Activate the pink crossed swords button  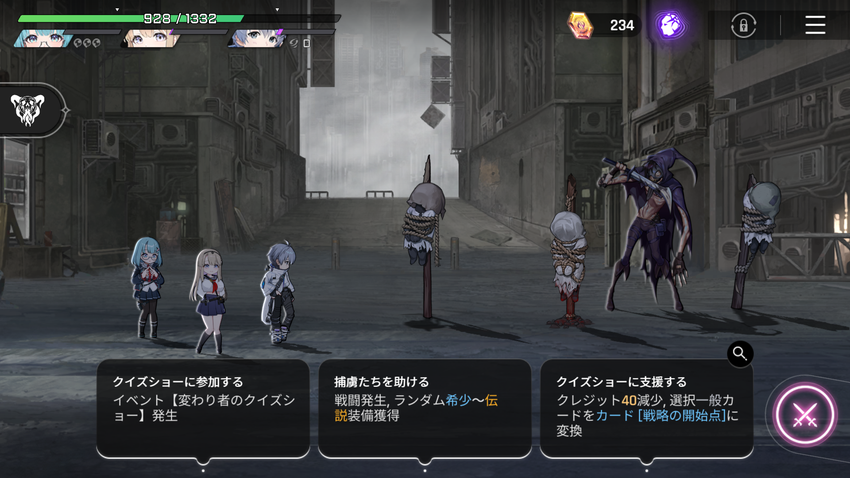(805, 415)
